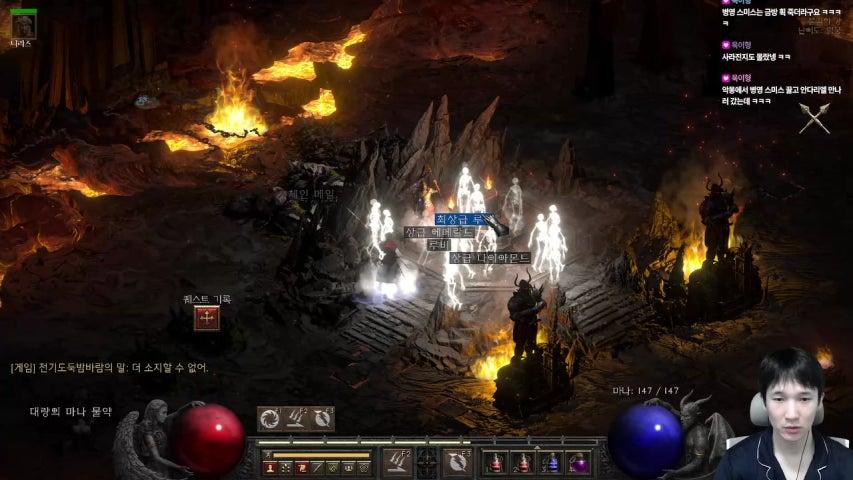Pick up the highlighted 최상급 루비 label
Viewport: 853px width, 480px height.
461,218
